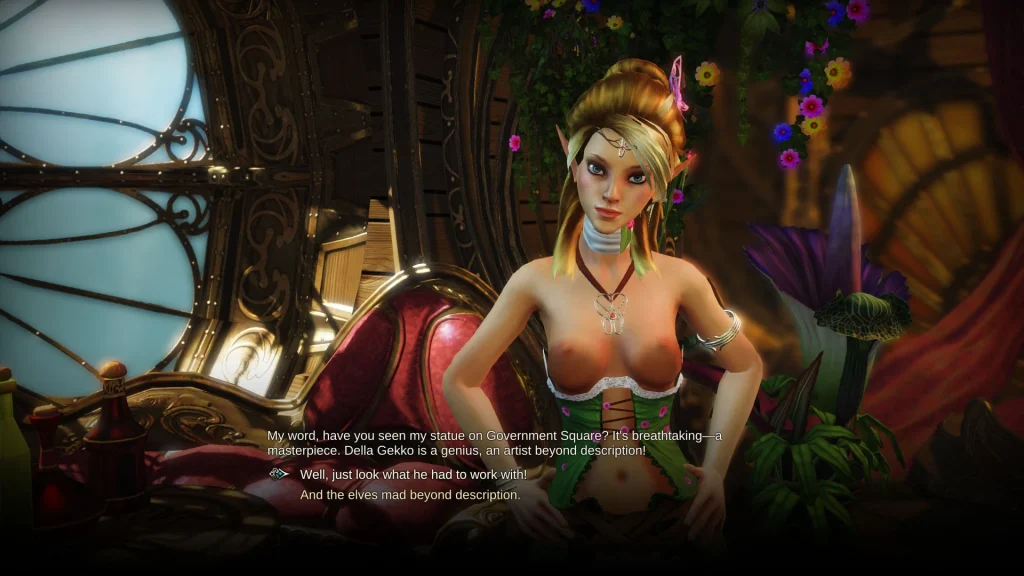Choose reply "Well, just look what he had to work with!"
1024x576 pixels.
tap(413, 474)
